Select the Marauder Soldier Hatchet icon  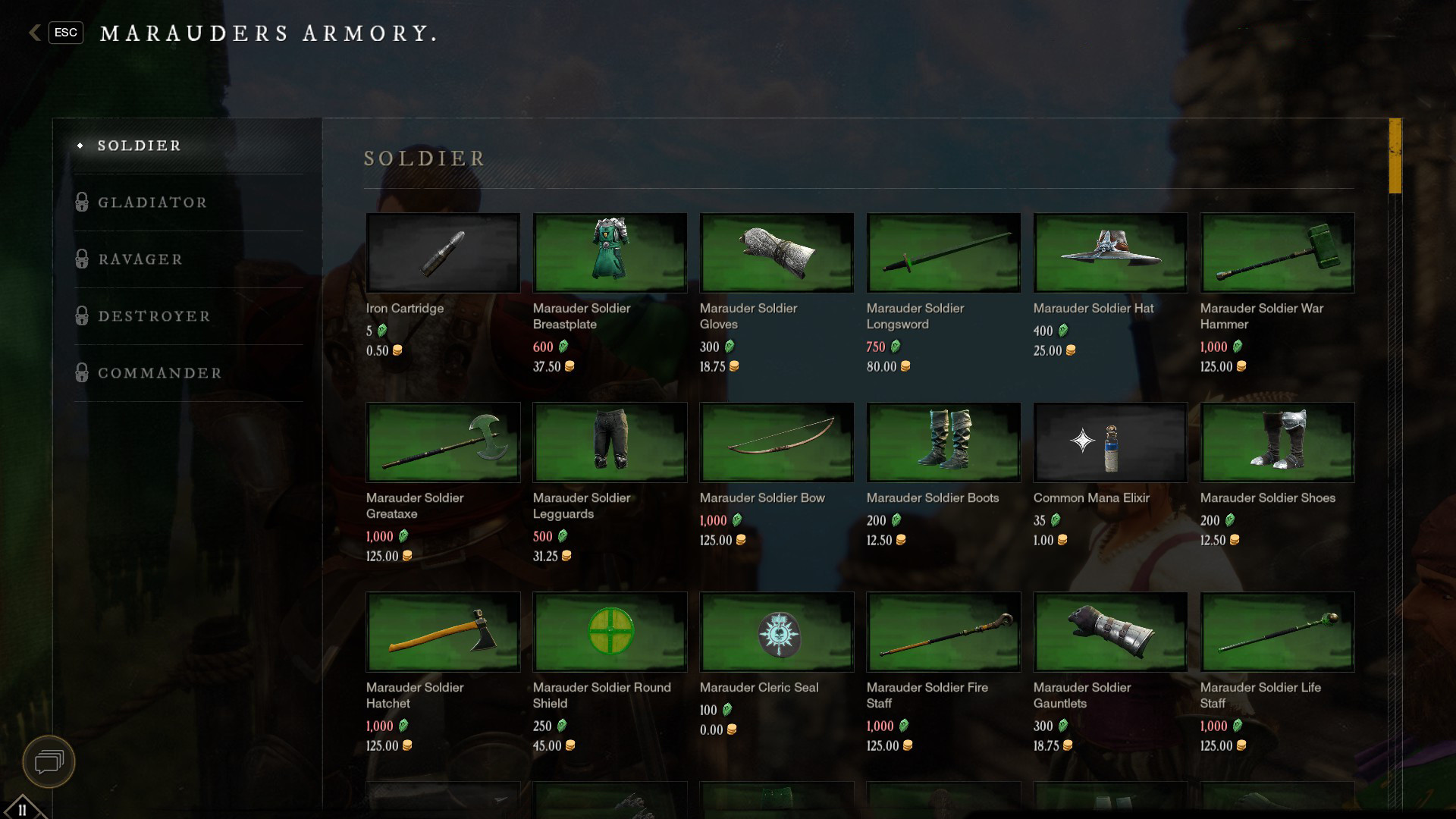tap(443, 632)
